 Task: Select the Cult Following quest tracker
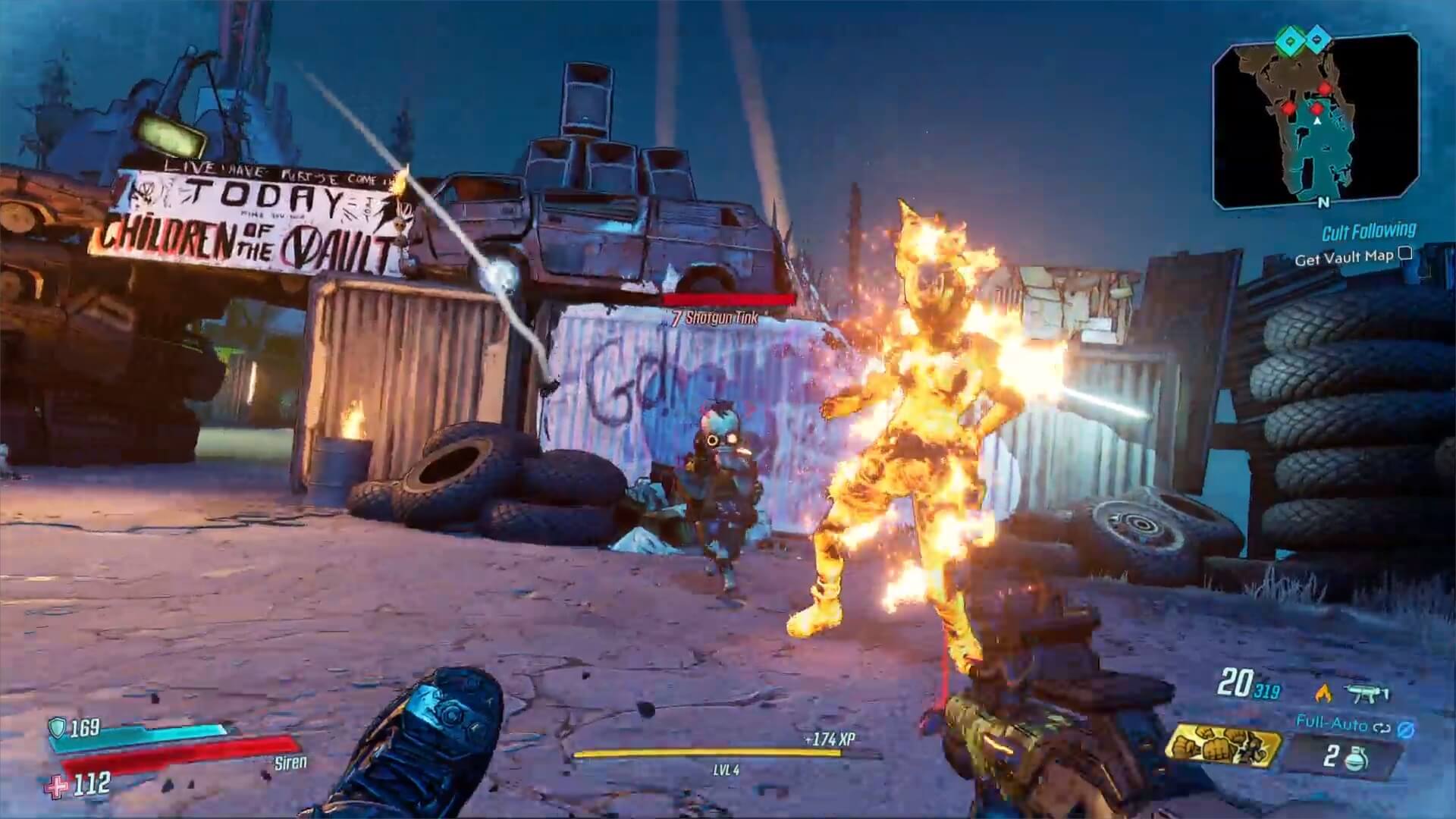1368,231
